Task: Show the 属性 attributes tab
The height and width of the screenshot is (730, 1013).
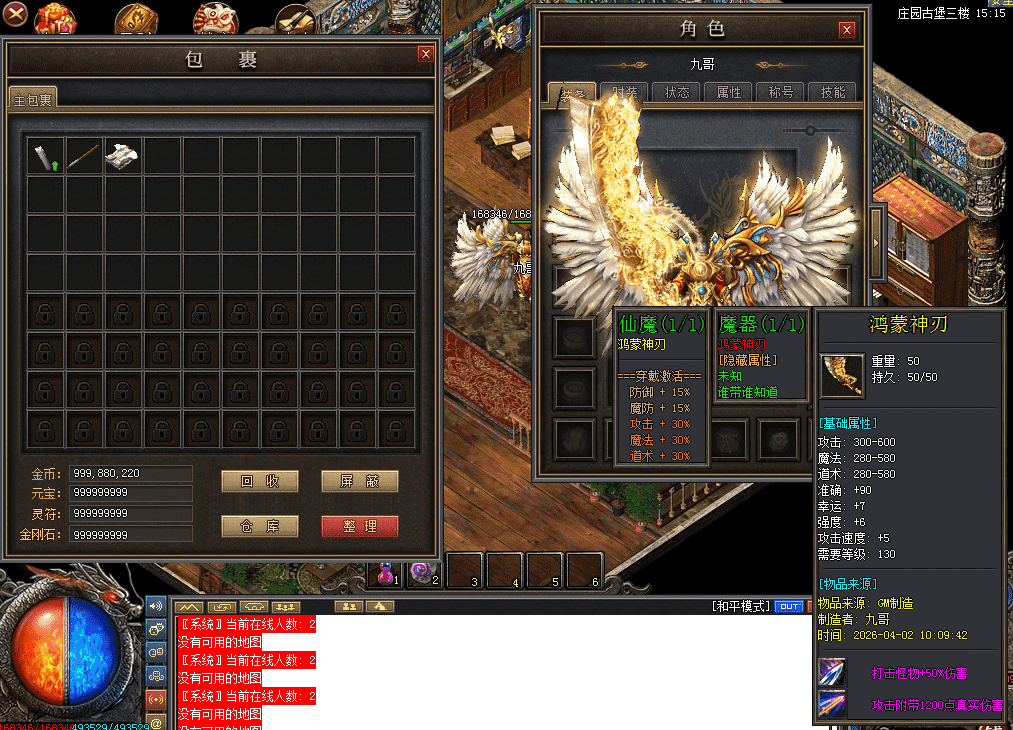Action: 729,92
